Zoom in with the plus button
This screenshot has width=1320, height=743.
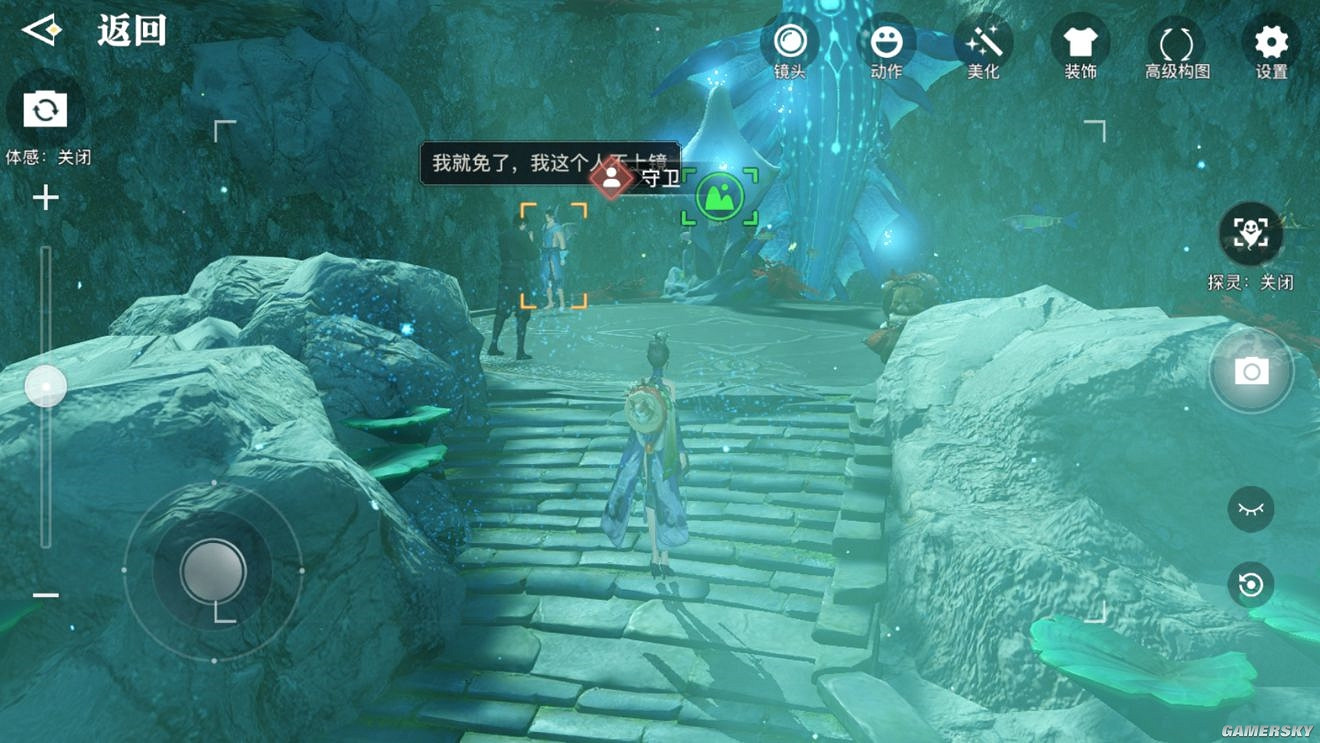click(45, 198)
